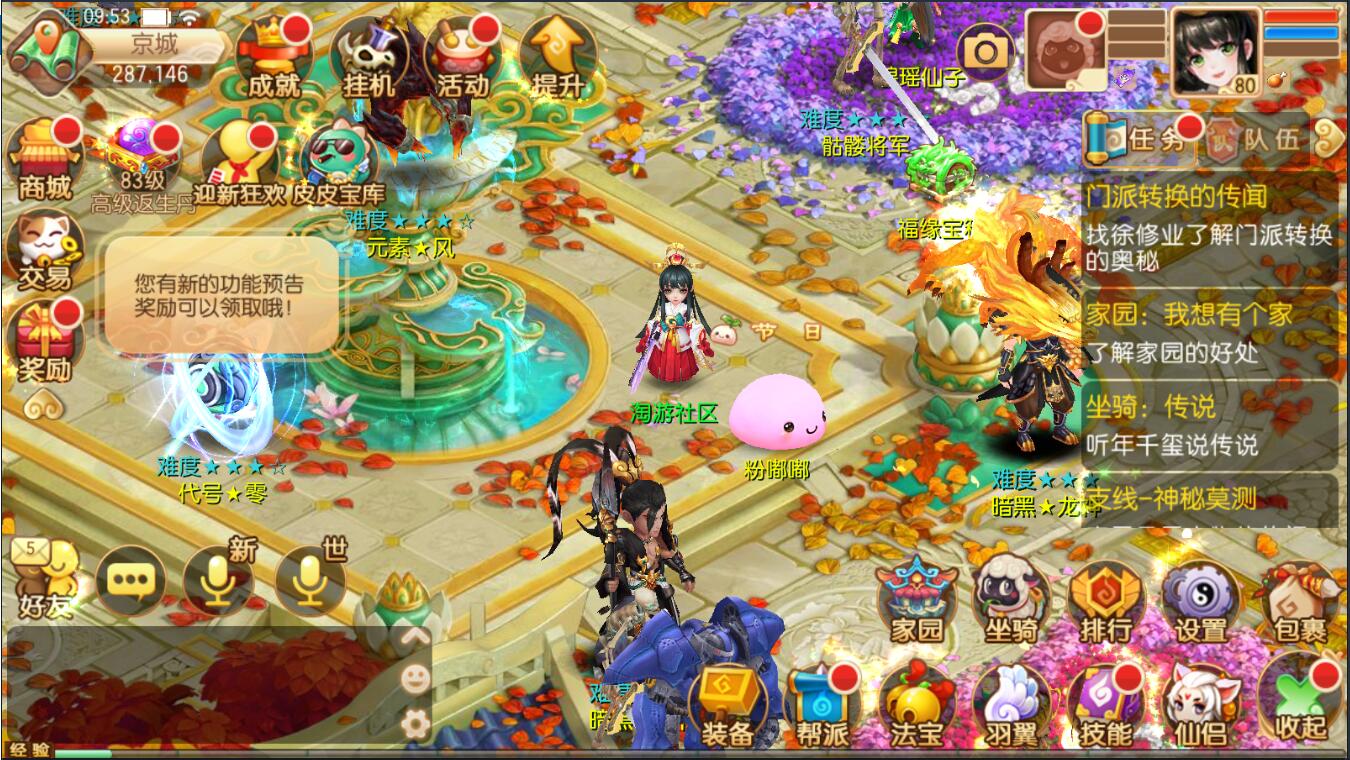Open the chat bubble button

coord(131,580)
